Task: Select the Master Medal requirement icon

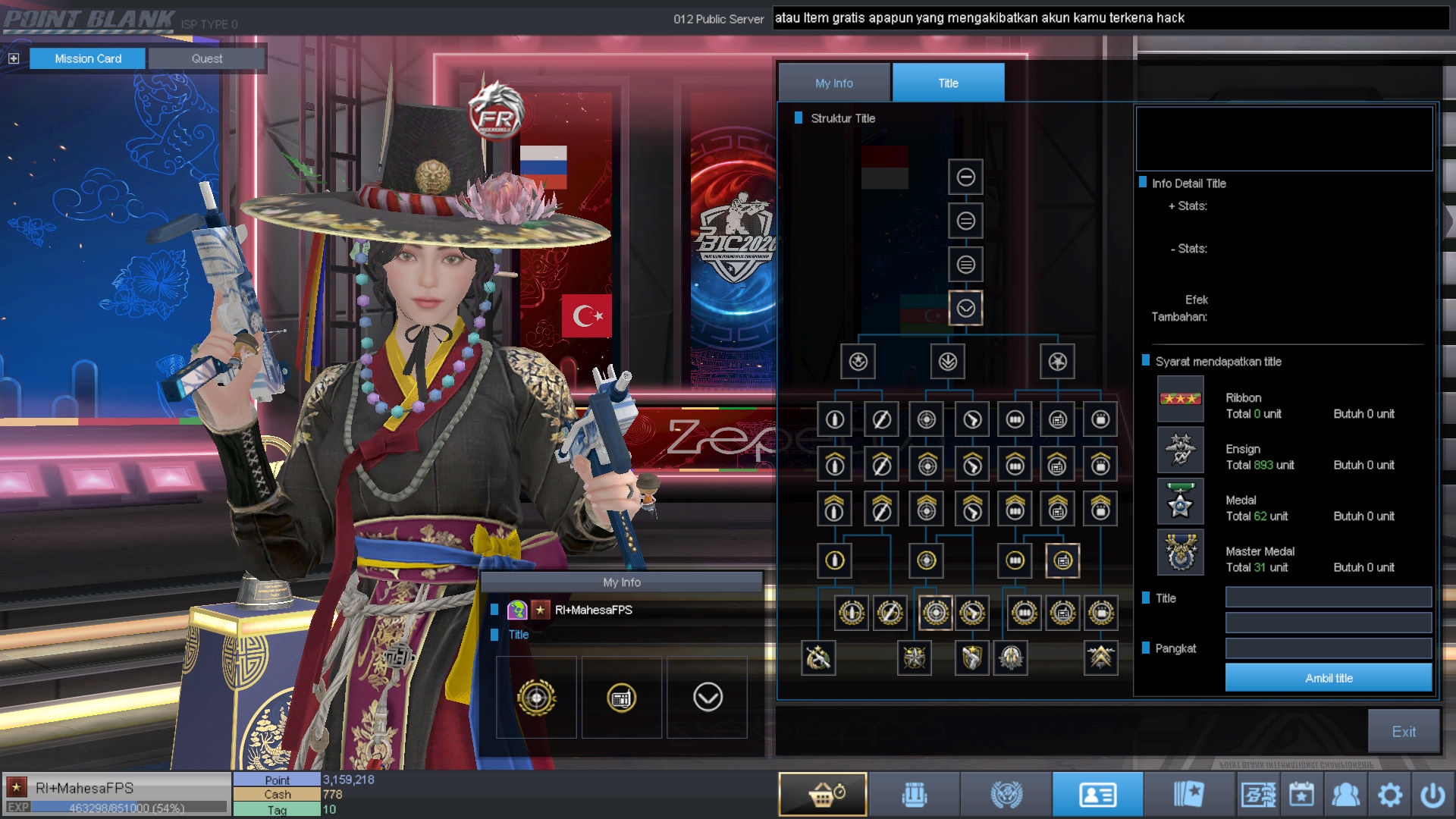Action: pos(1180,552)
